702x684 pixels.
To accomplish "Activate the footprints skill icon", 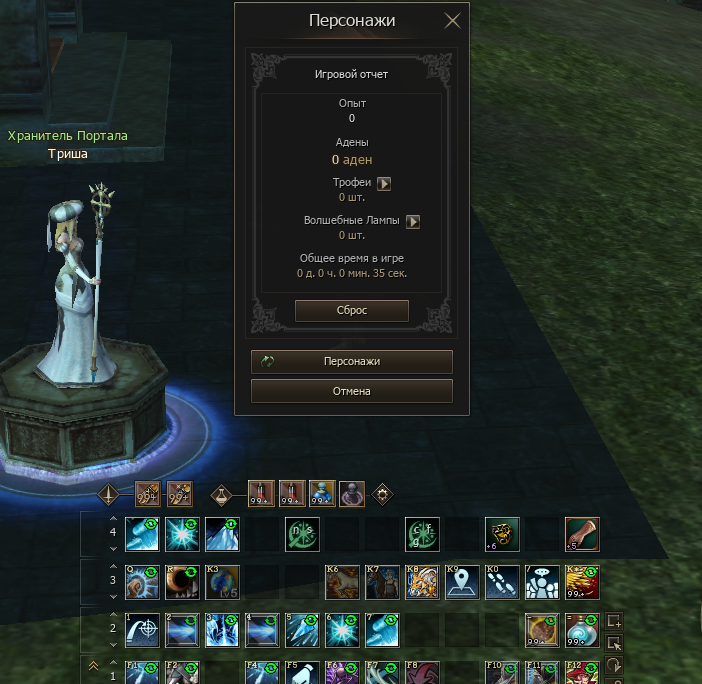I will click(501, 582).
